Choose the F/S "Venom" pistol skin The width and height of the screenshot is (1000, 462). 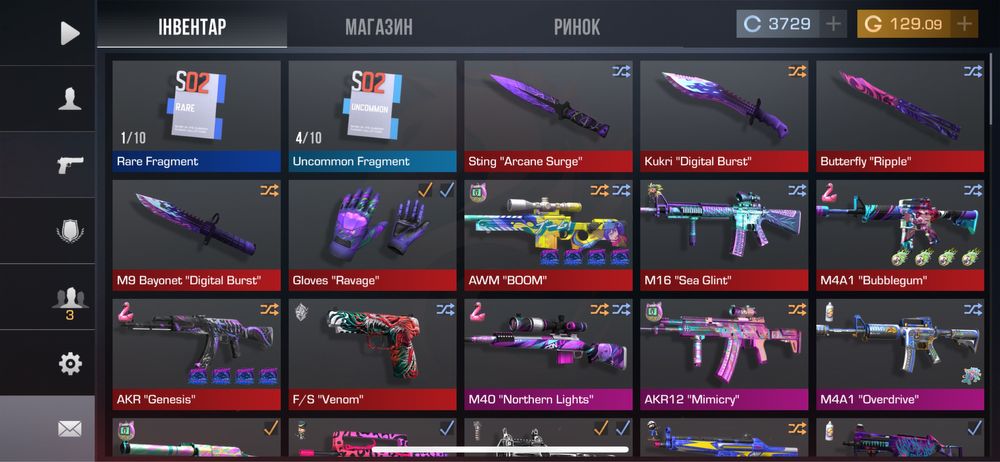click(x=372, y=353)
